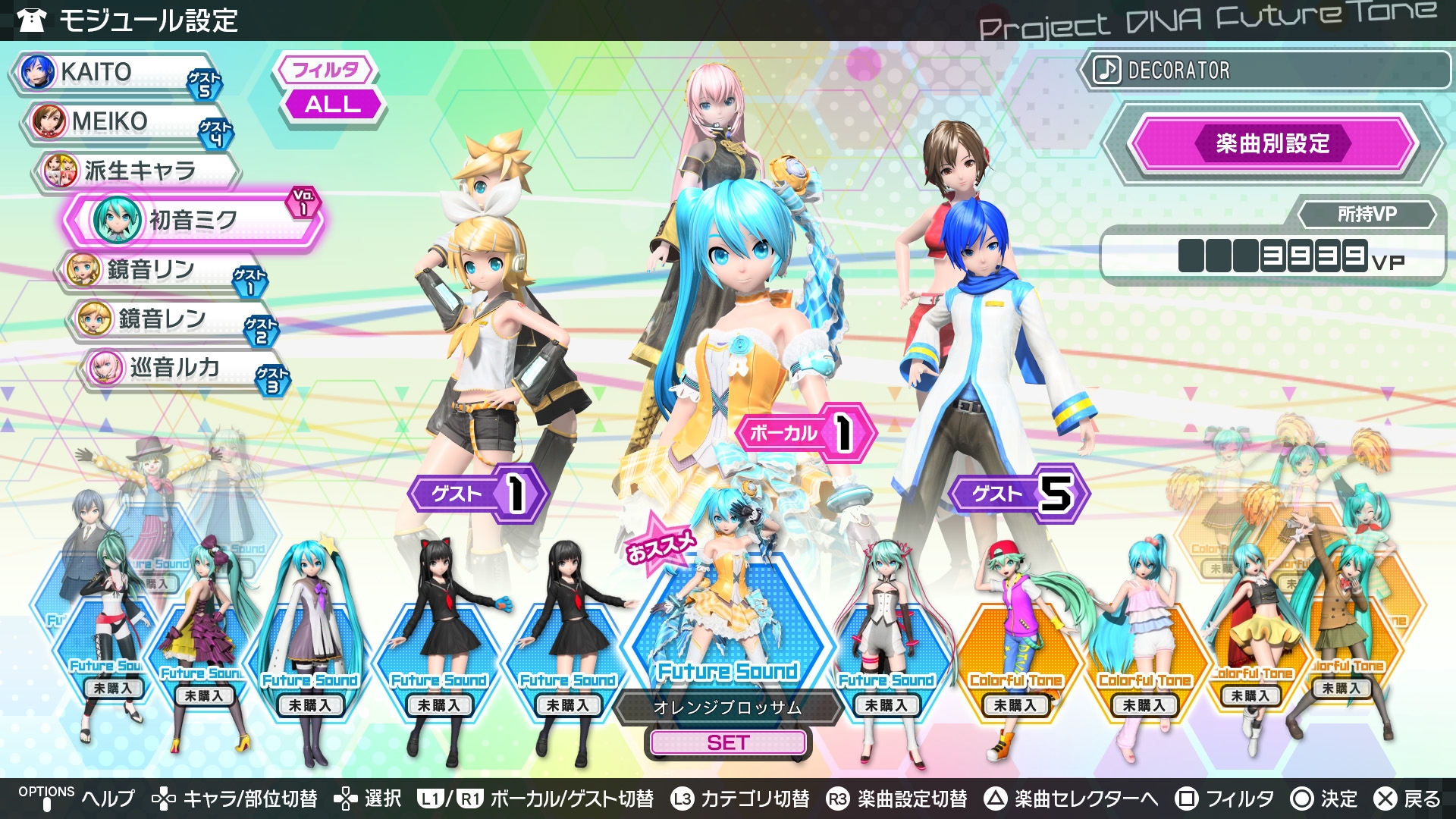Viewport: 1456px width, 819px height.
Task: Switch to 楽曲別設定 per-song settings
Action: 1272,143
